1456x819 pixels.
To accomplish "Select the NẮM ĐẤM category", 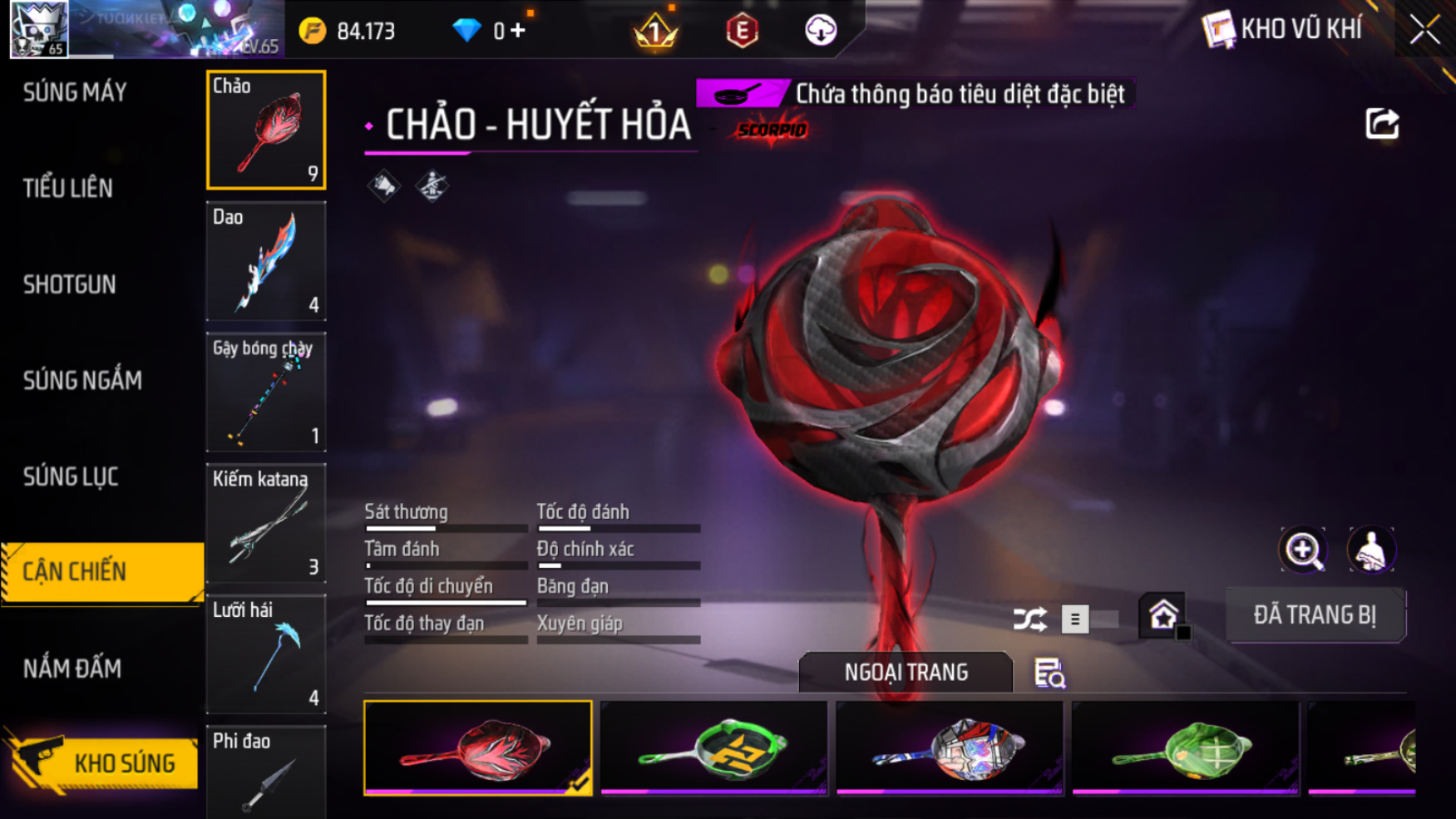I will [72, 669].
